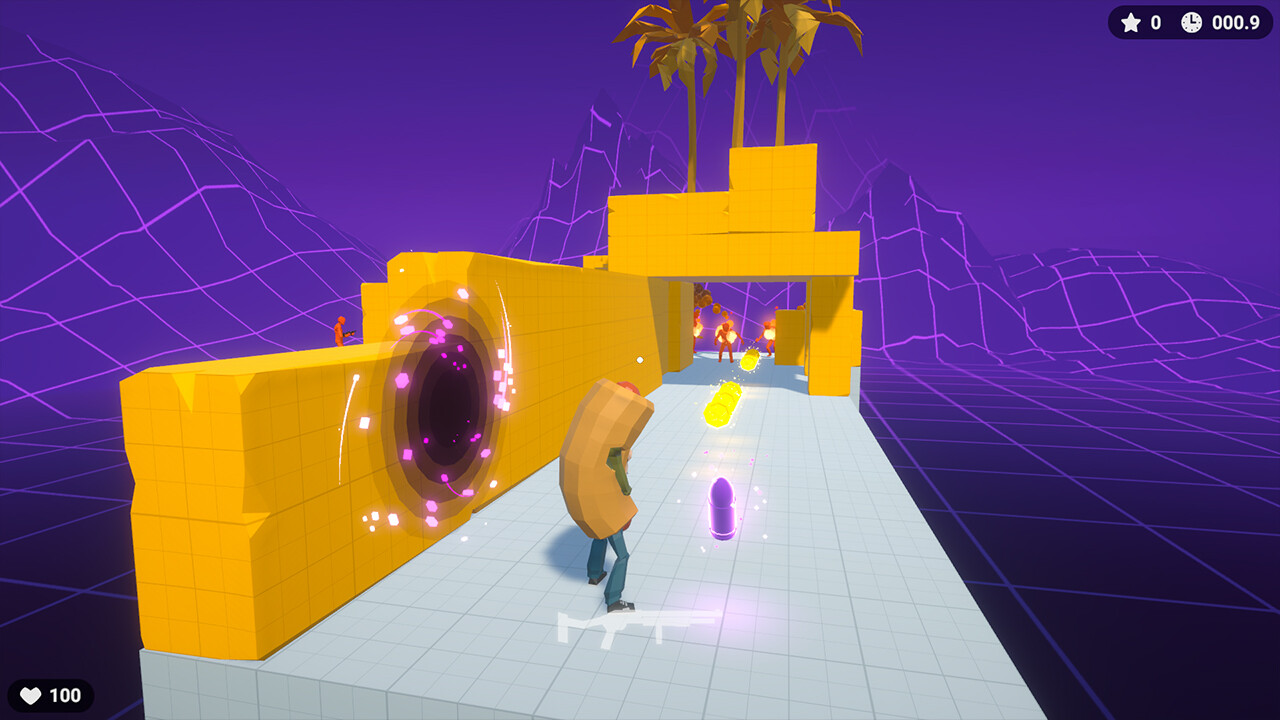The image size is (1280, 720).
Task: Click the star score icon
Action: 1131,23
